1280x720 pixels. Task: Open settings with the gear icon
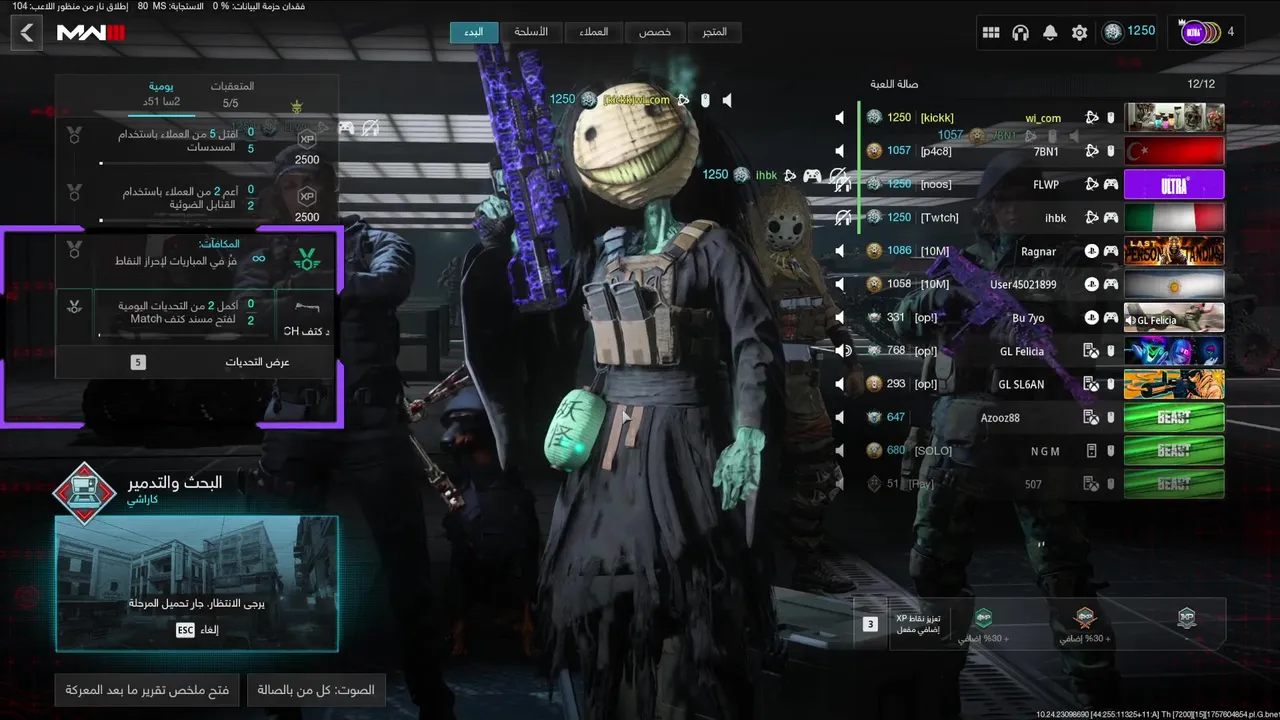(1079, 33)
